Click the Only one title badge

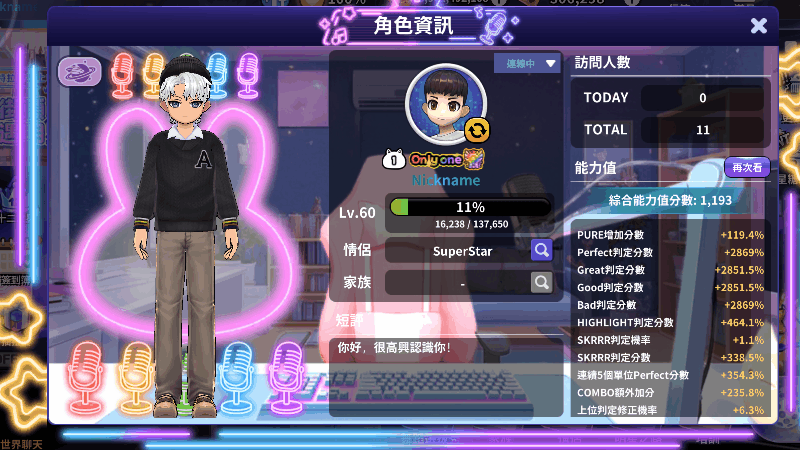[434, 159]
